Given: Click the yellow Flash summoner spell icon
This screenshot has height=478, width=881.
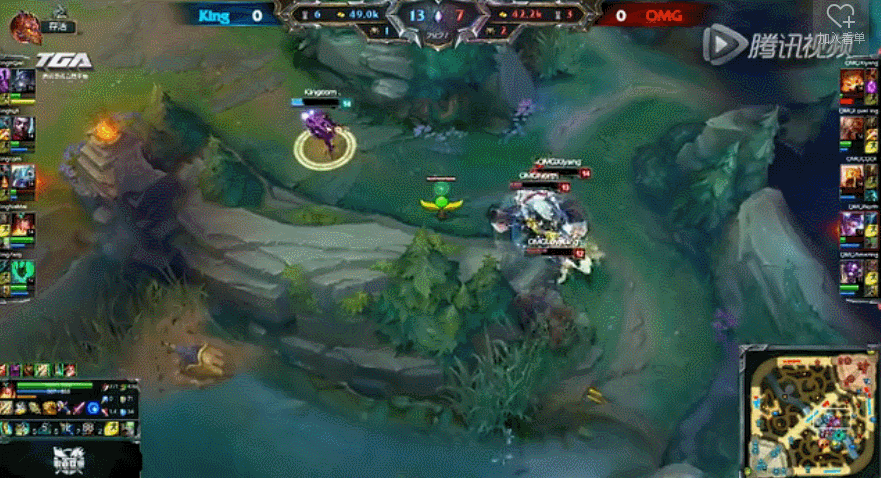Looking at the screenshot, I should pyautogui.click(x=112, y=428).
